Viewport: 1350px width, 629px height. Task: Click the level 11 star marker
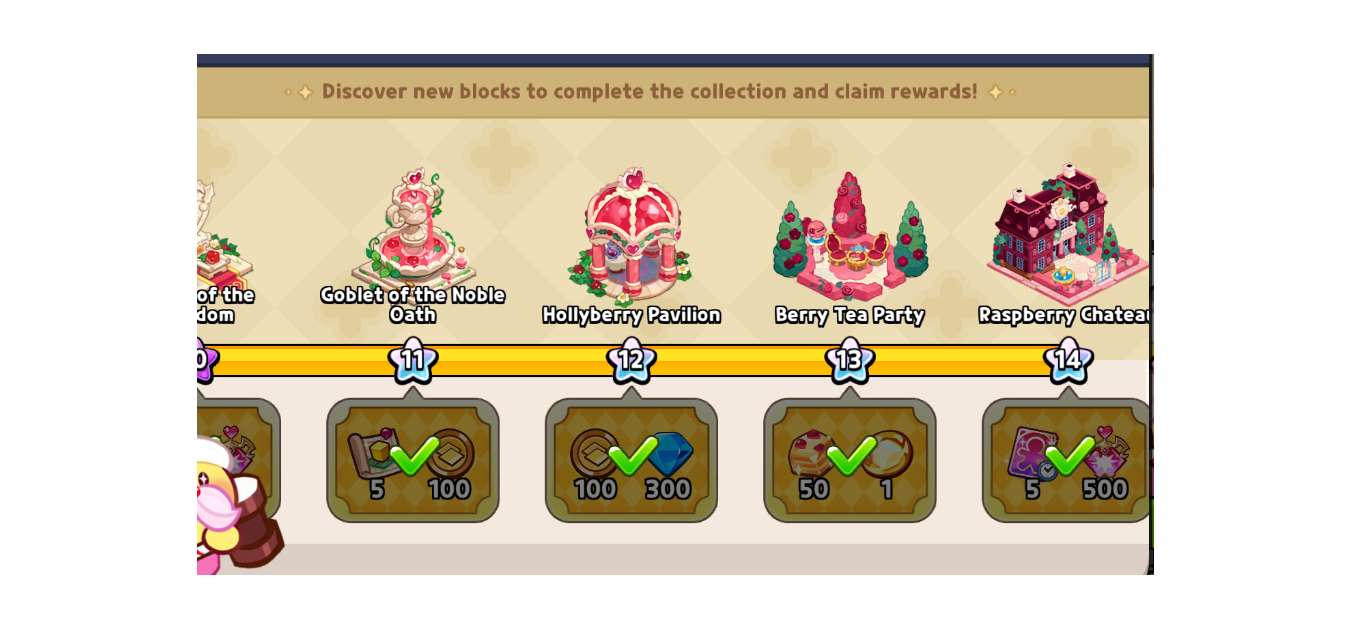(412, 359)
